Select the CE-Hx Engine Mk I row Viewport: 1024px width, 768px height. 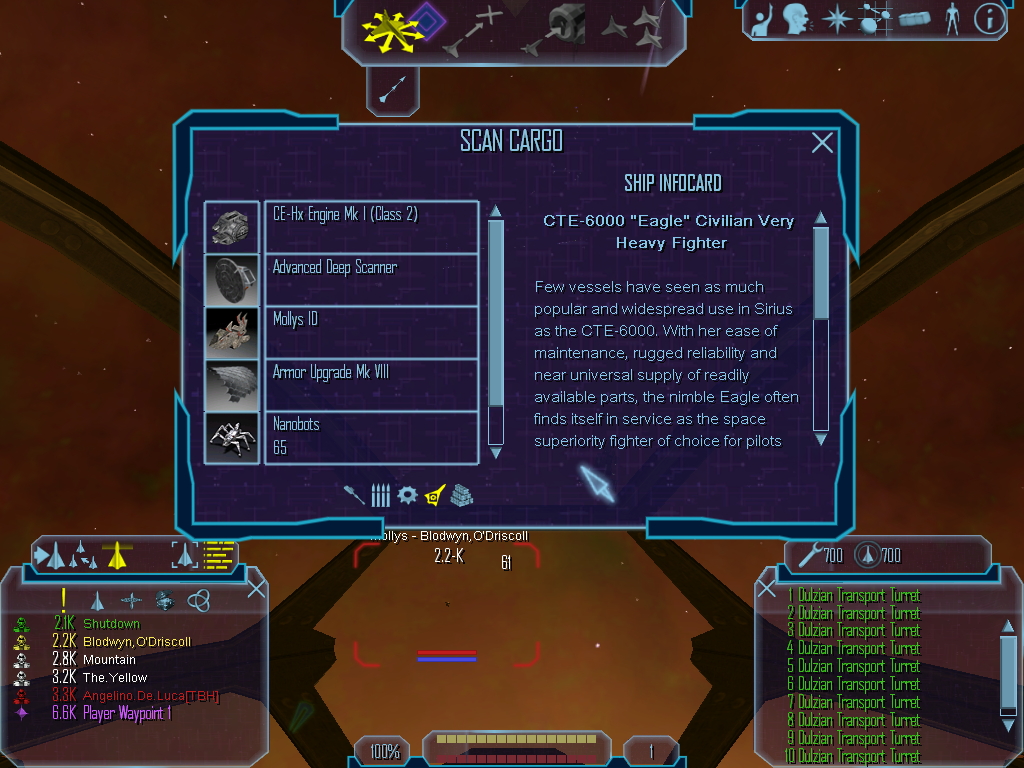[x=371, y=226]
